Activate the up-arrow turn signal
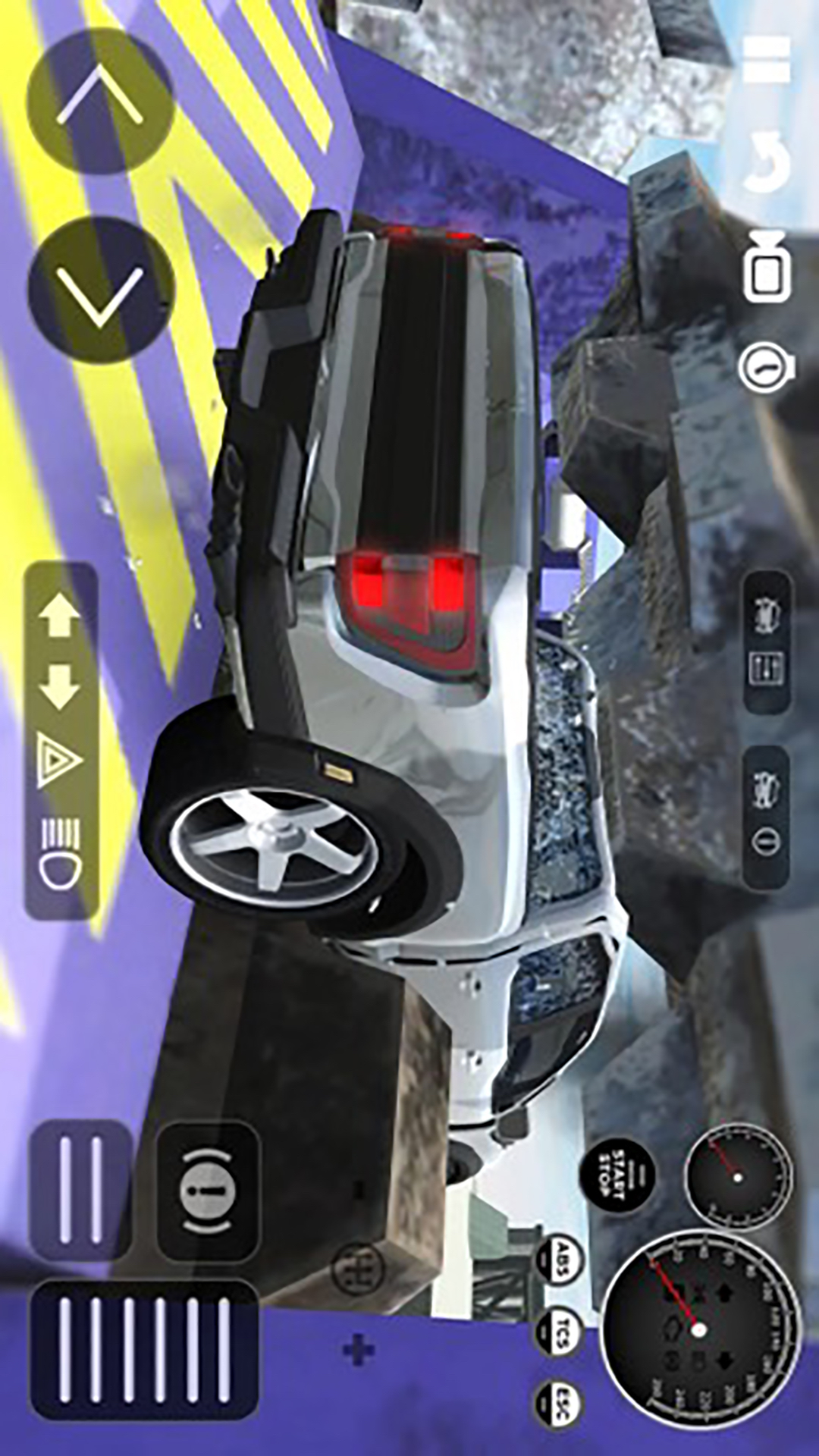This screenshot has width=819, height=1456. pos(61,615)
